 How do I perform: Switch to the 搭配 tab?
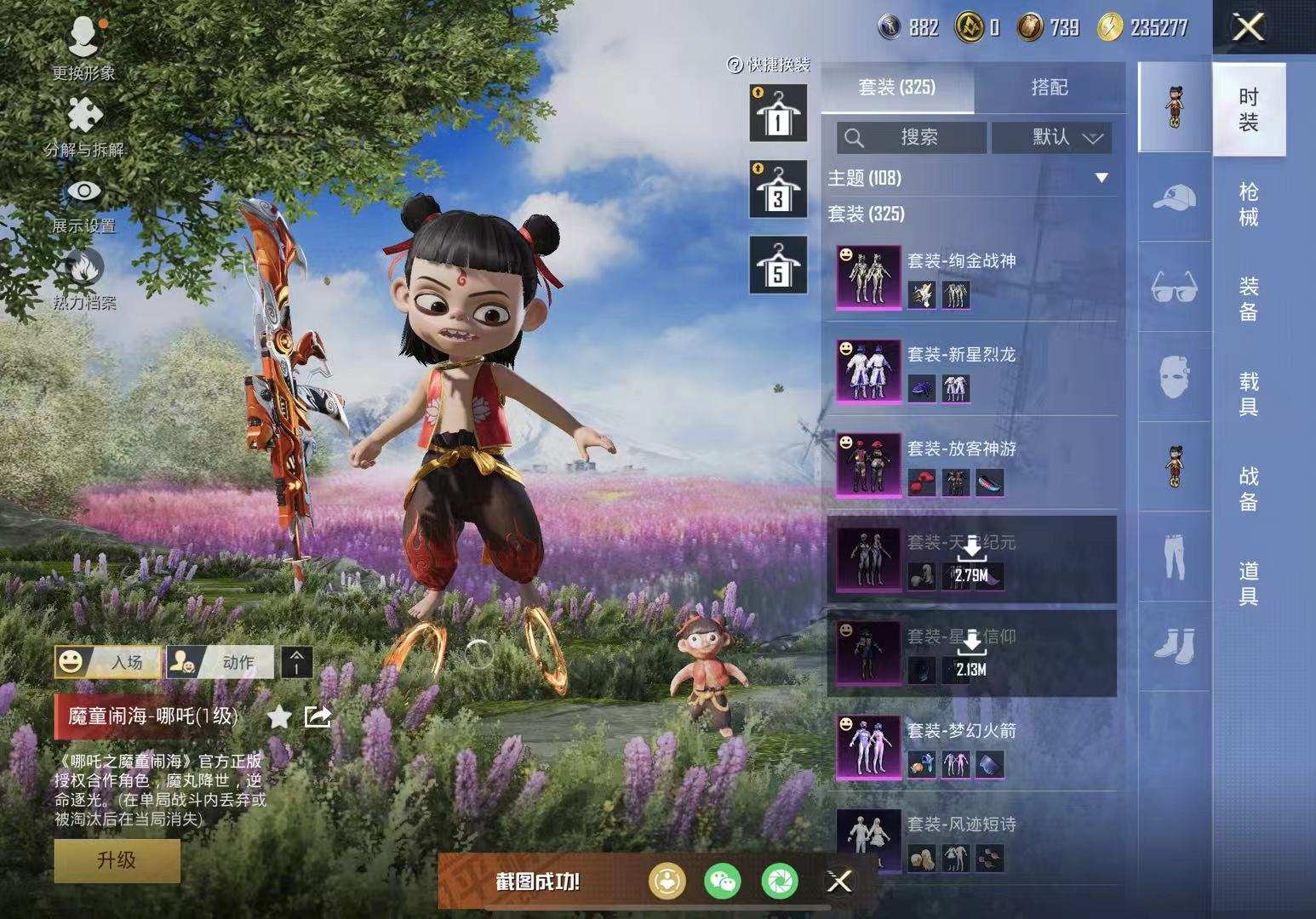tap(1049, 88)
